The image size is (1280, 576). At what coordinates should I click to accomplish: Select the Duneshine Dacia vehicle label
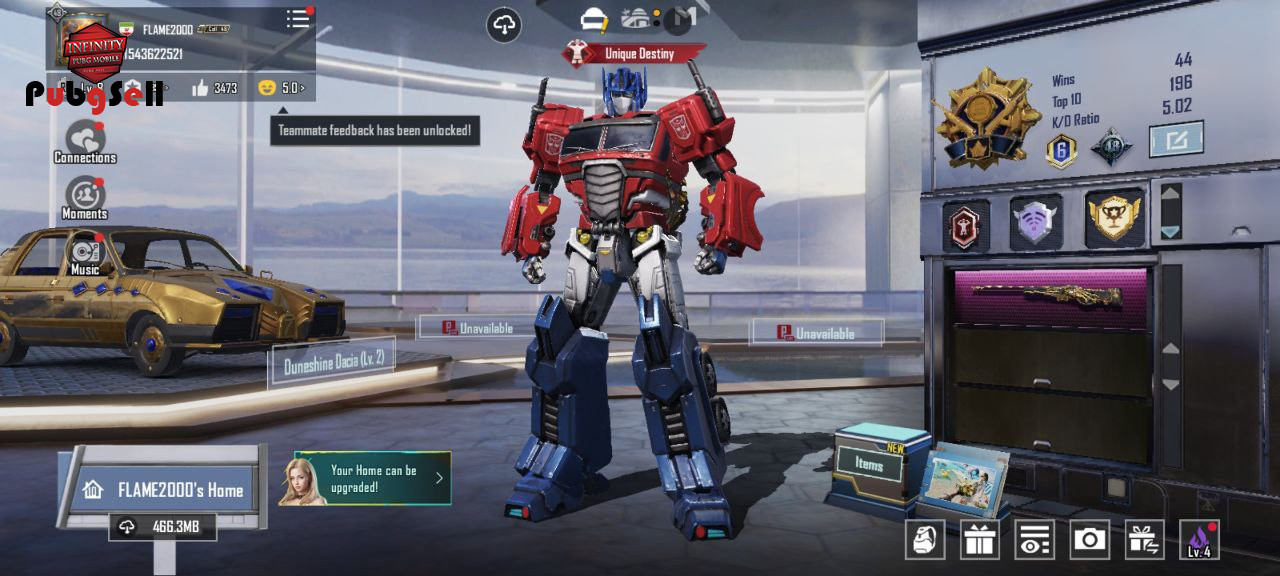pos(333,361)
